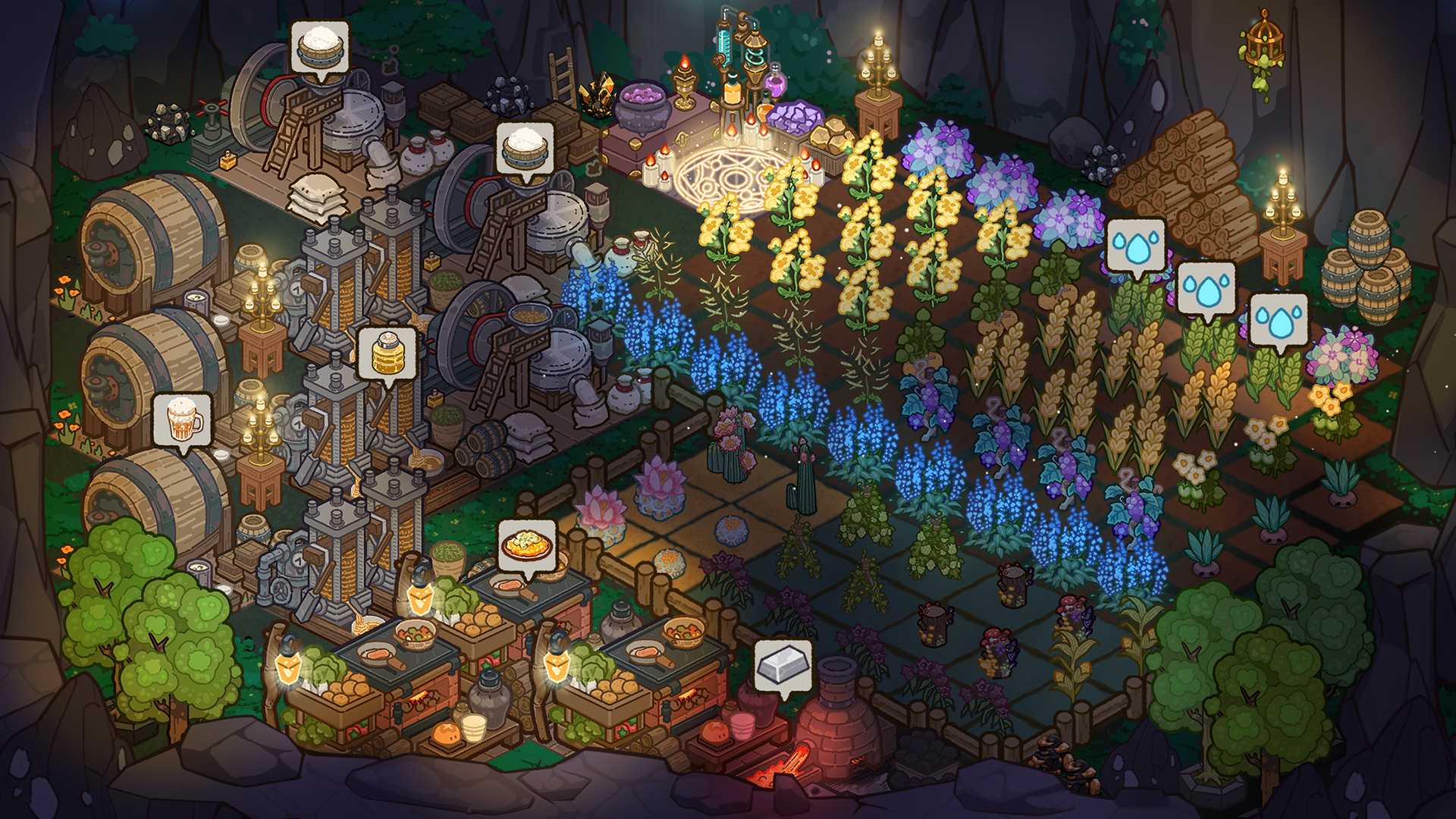Collect the golden oil jar bubble
Image resolution: width=1456 pixels, height=819 pixels.
(387, 353)
